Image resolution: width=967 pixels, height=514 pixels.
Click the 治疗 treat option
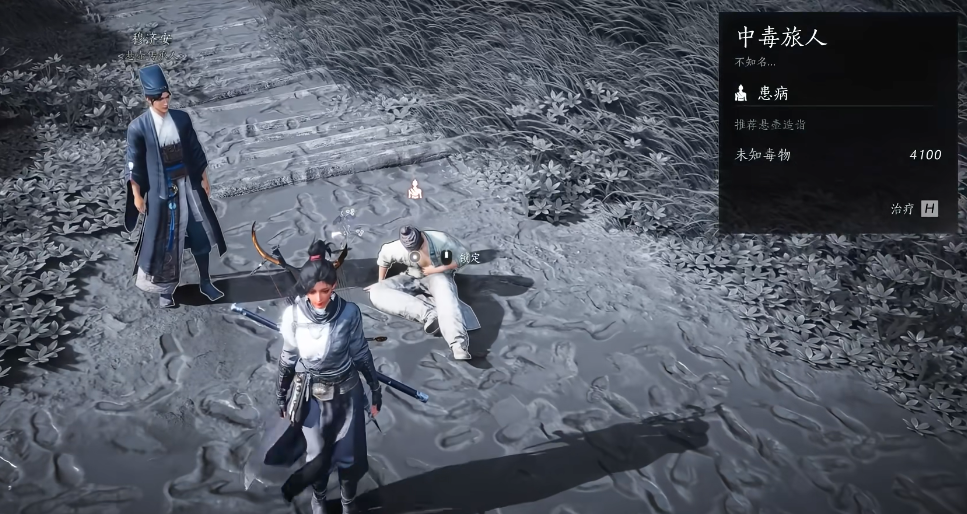(x=914, y=208)
